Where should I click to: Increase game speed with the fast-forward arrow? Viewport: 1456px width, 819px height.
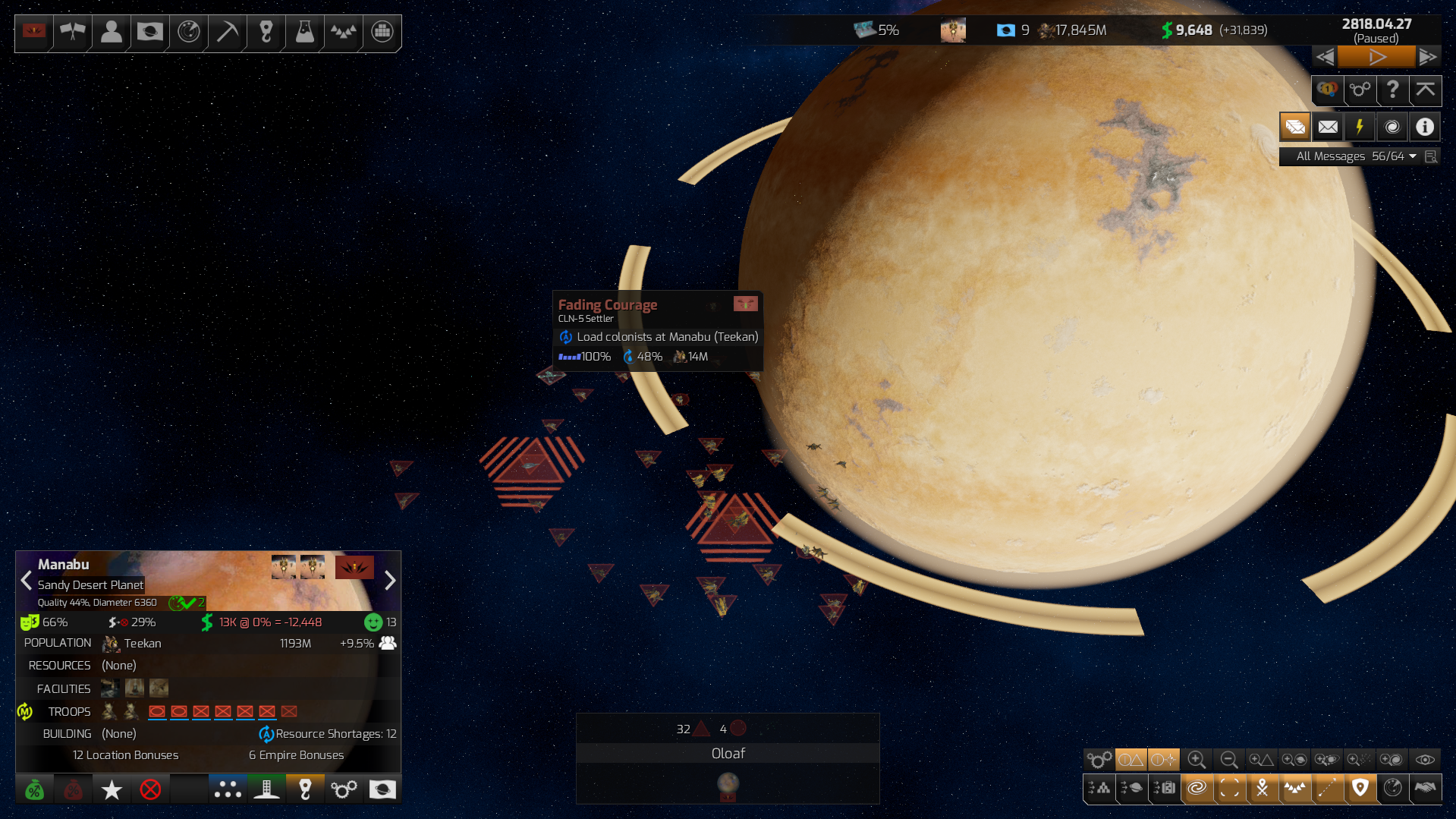(x=1427, y=57)
